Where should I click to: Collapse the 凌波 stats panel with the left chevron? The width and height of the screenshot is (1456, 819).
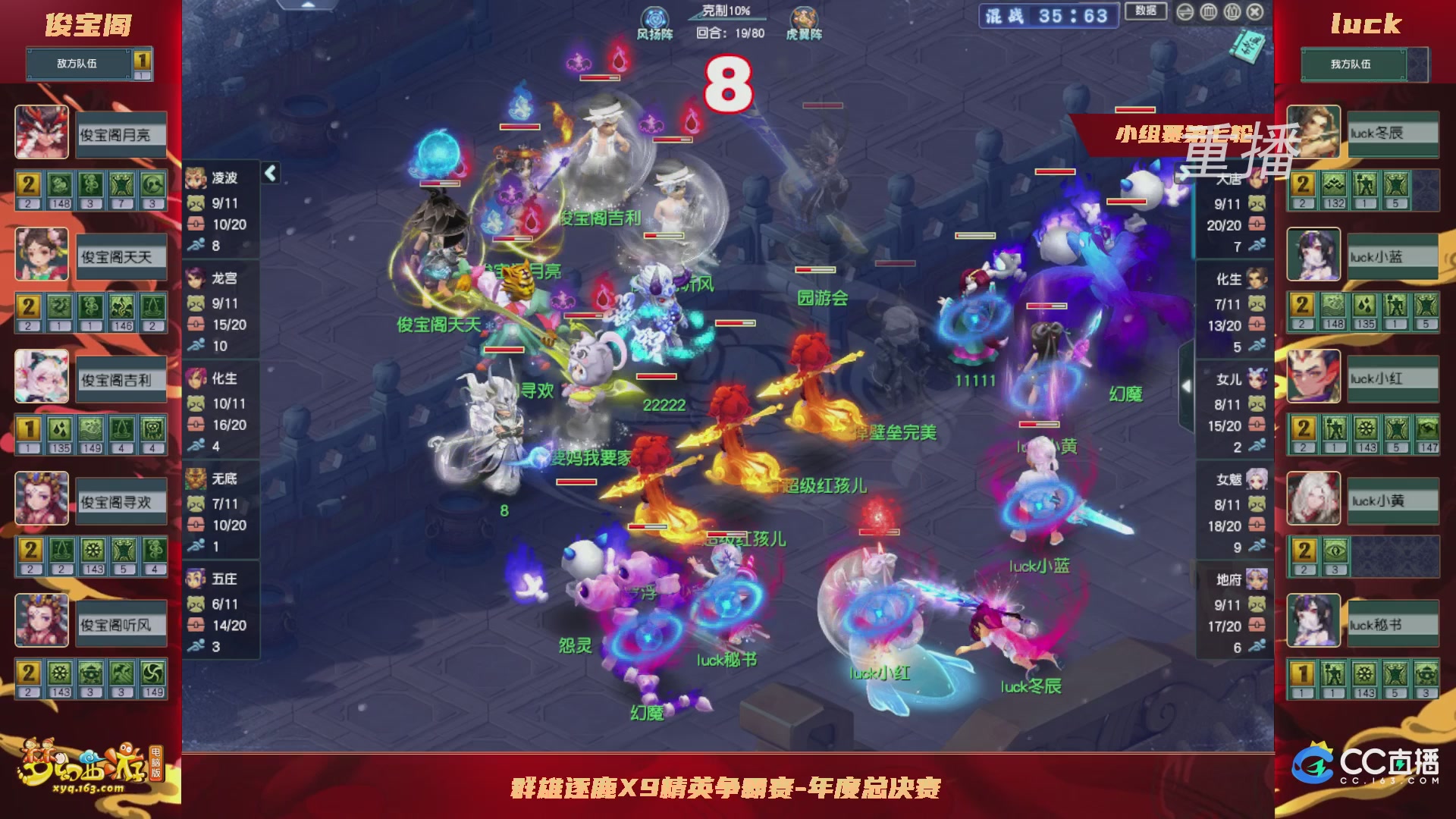[x=269, y=173]
